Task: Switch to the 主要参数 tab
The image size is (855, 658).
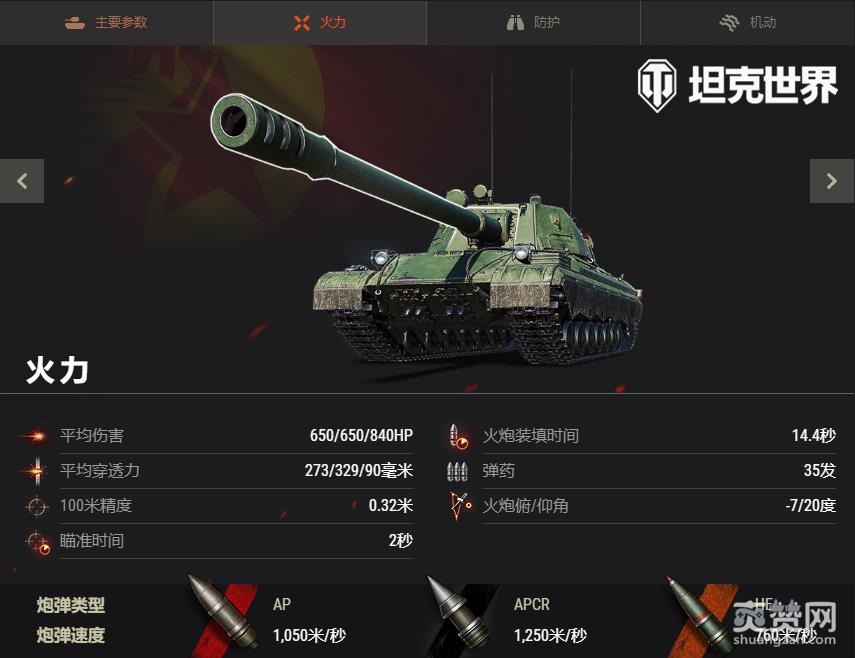Action: pos(106,22)
